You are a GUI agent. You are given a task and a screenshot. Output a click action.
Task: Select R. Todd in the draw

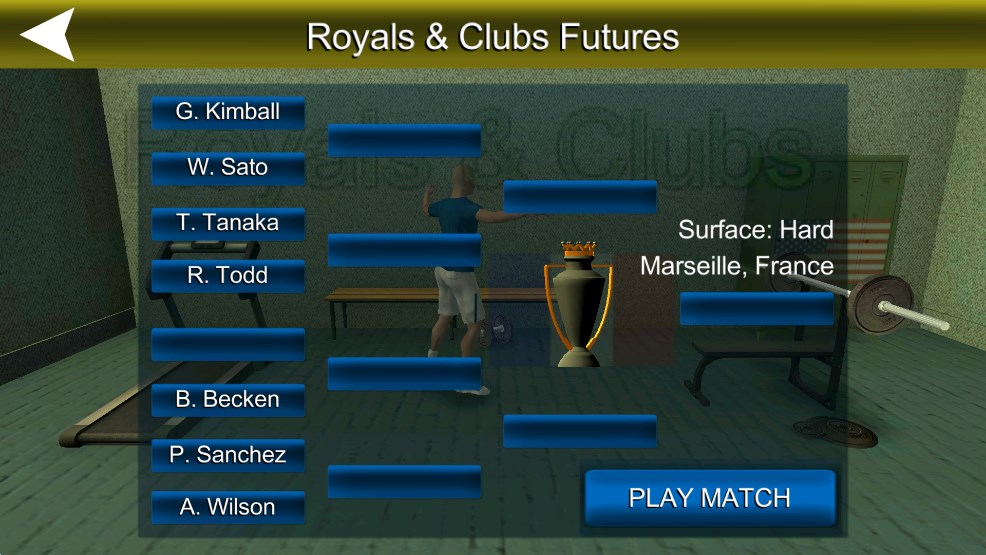[228, 275]
